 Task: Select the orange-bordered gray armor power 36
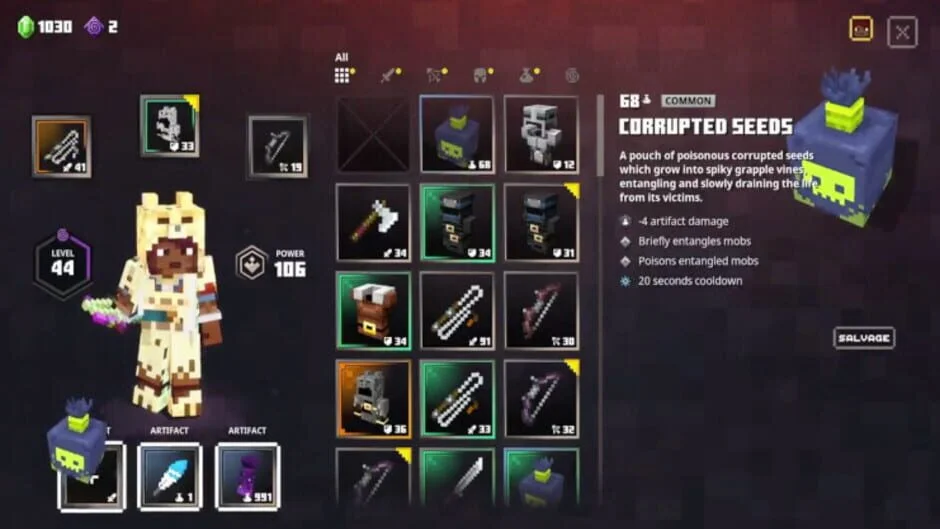tap(373, 398)
